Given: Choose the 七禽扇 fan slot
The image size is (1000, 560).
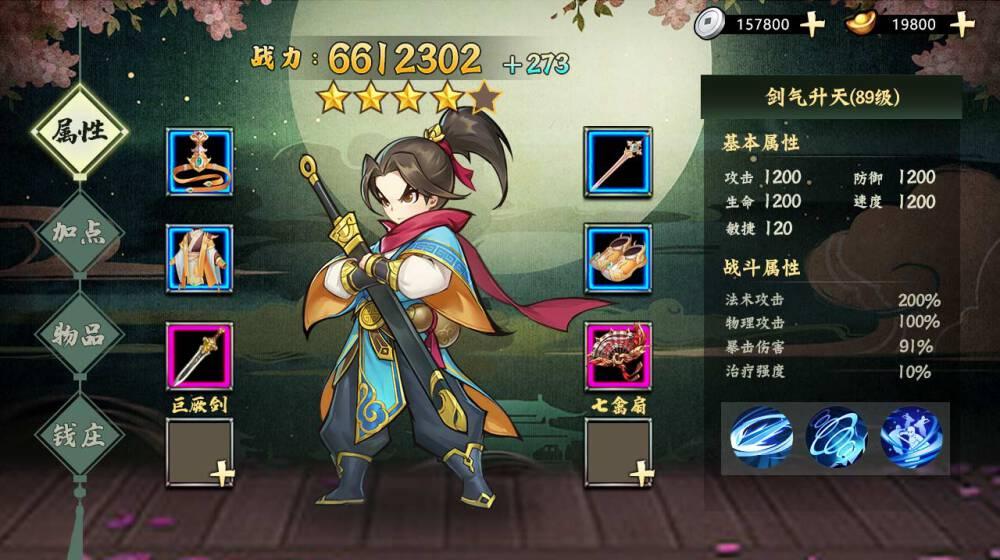Looking at the screenshot, I should pyautogui.click(x=618, y=355).
